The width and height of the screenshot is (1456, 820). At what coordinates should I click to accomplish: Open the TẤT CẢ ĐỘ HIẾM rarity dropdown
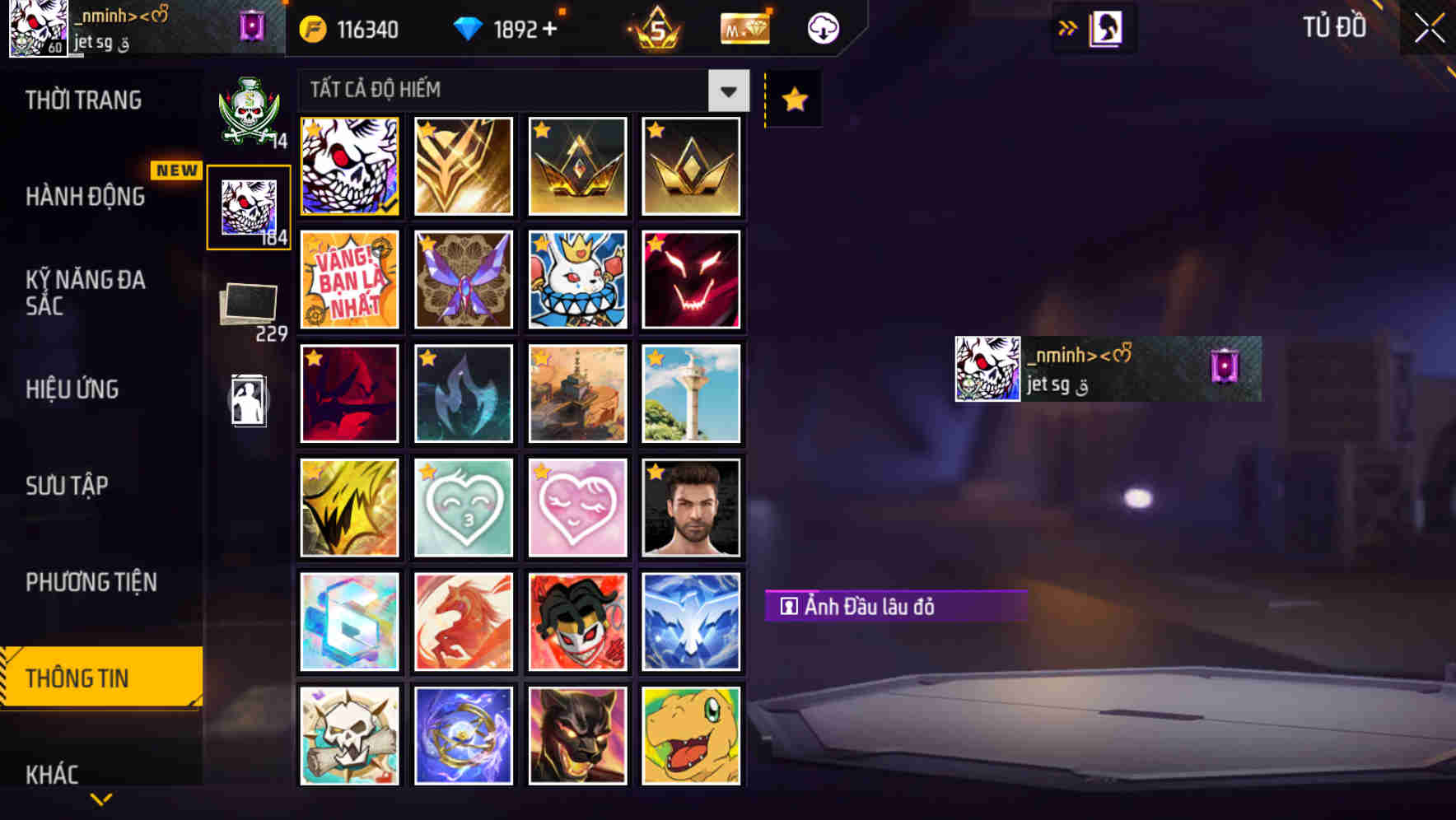(519, 91)
